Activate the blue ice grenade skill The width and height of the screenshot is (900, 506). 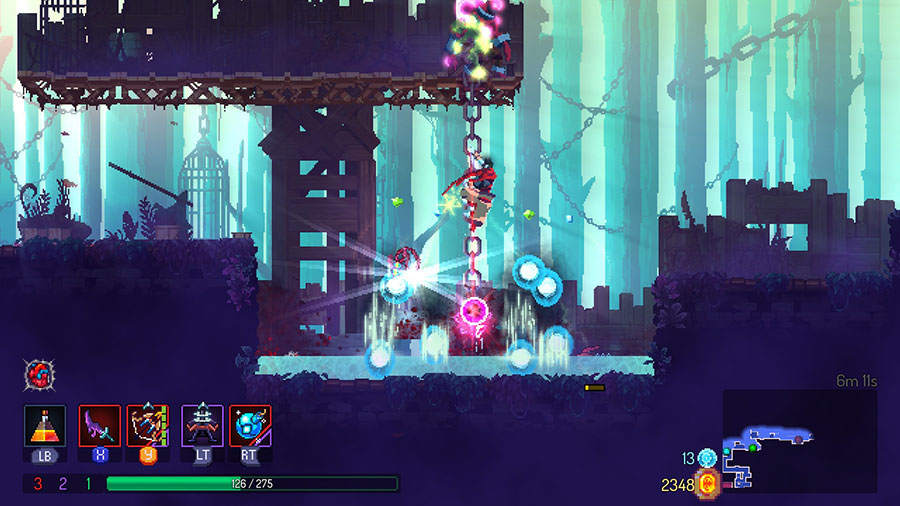(250, 425)
